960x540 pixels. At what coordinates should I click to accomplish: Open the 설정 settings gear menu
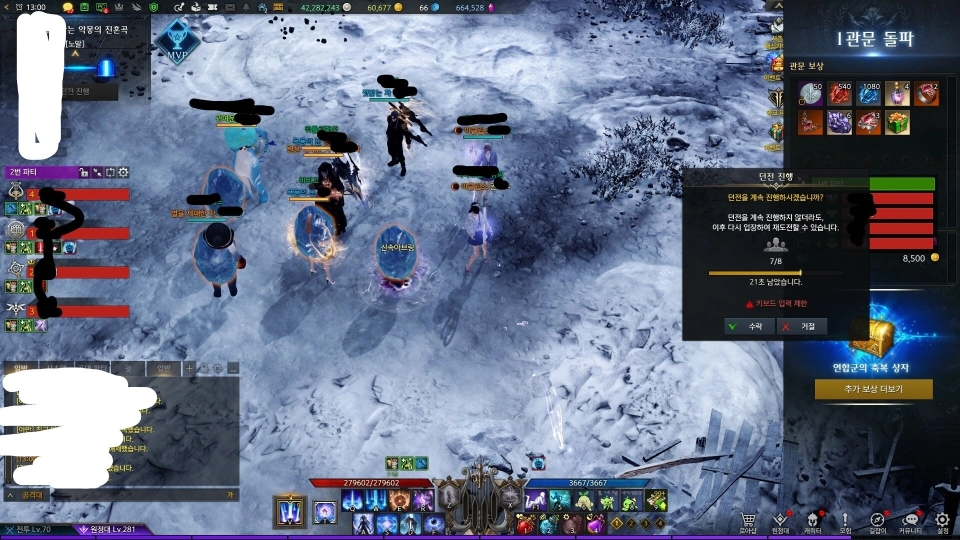pos(941,521)
